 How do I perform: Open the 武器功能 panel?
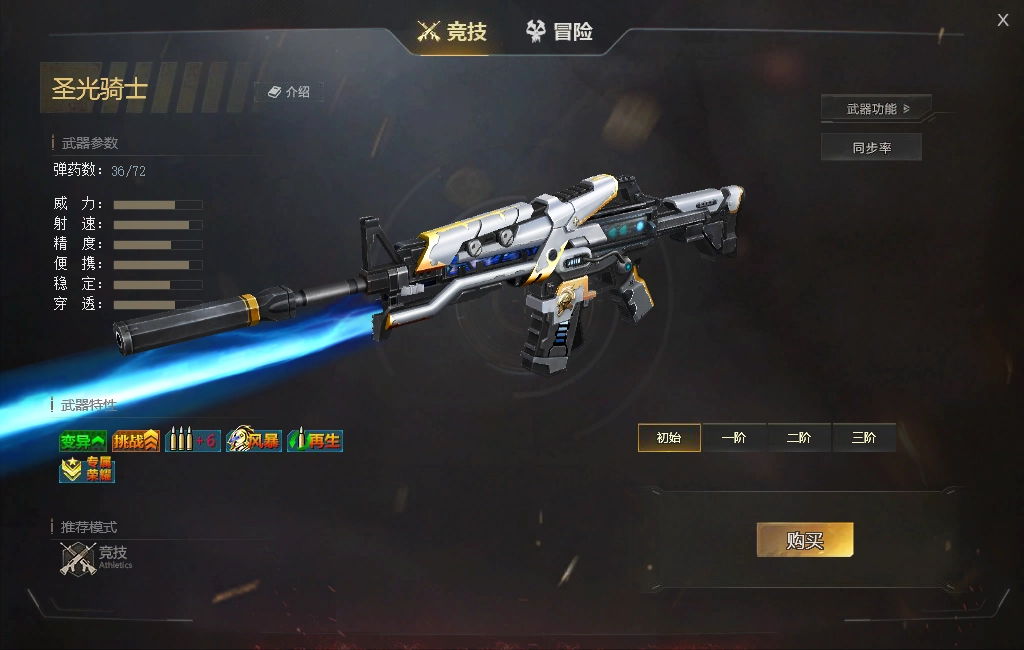tap(876, 108)
